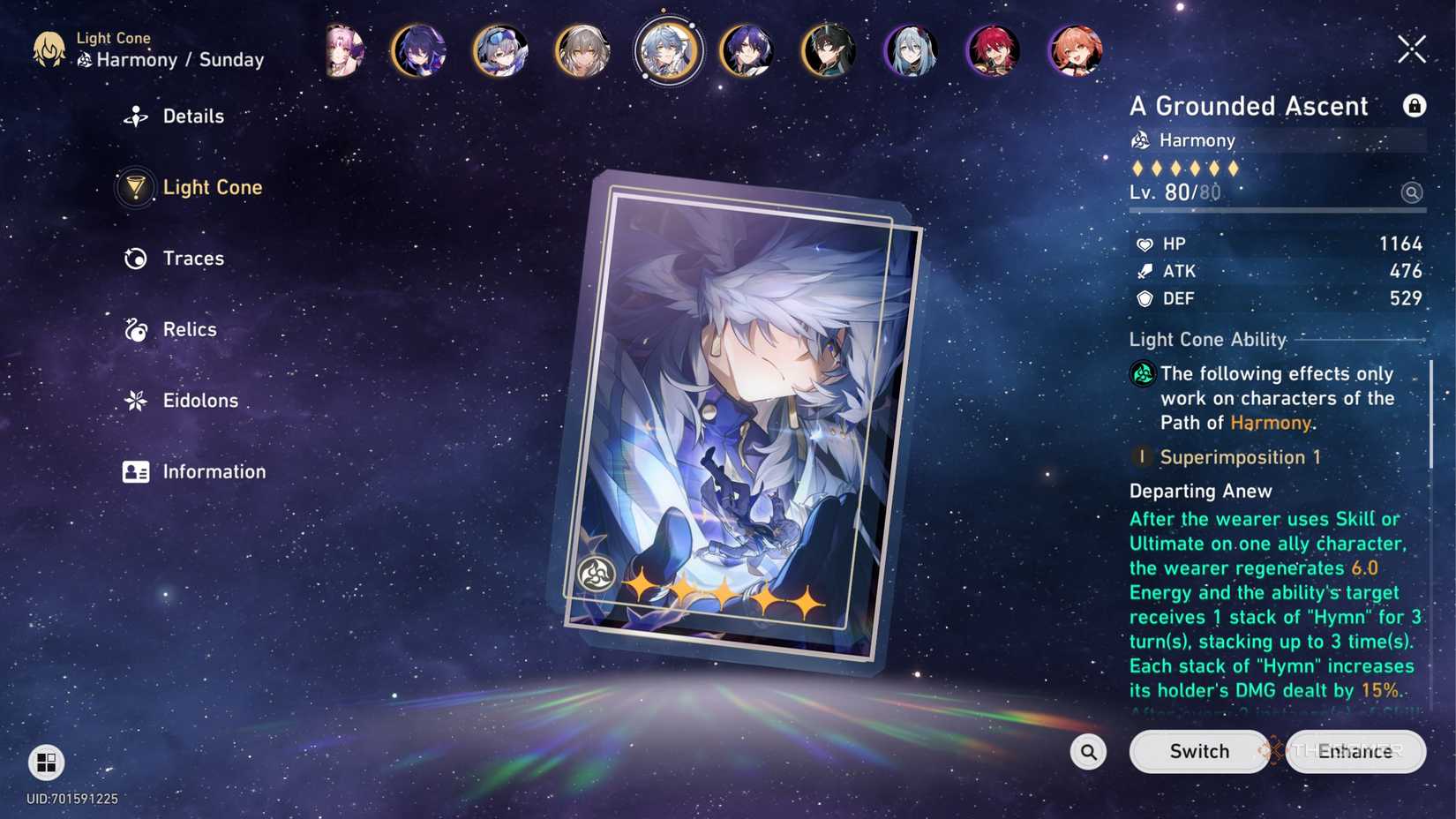Open the Details panel
1456x819 pixels.
pyautogui.click(x=191, y=116)
